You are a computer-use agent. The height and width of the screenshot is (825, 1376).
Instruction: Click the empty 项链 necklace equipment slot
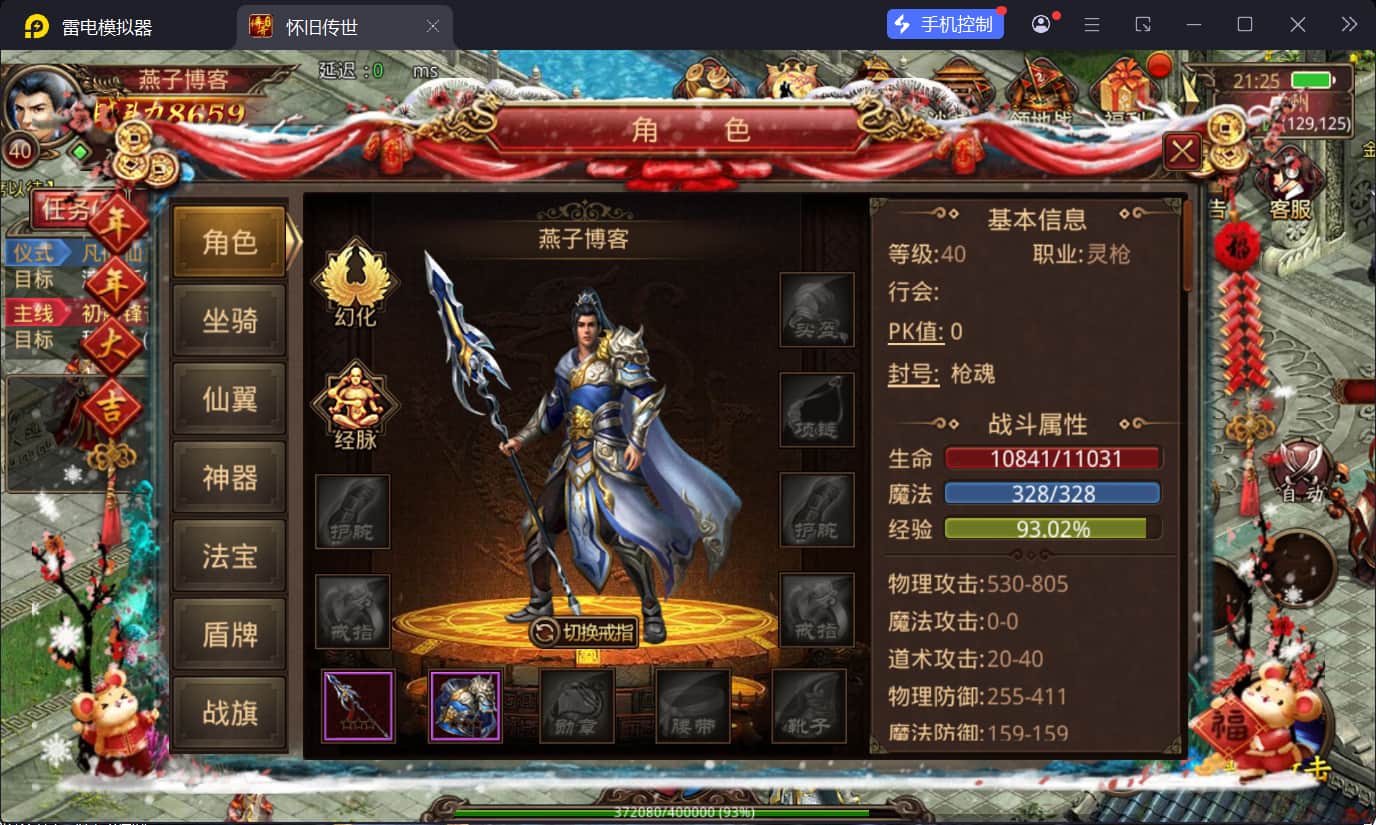tap(817, 409)
